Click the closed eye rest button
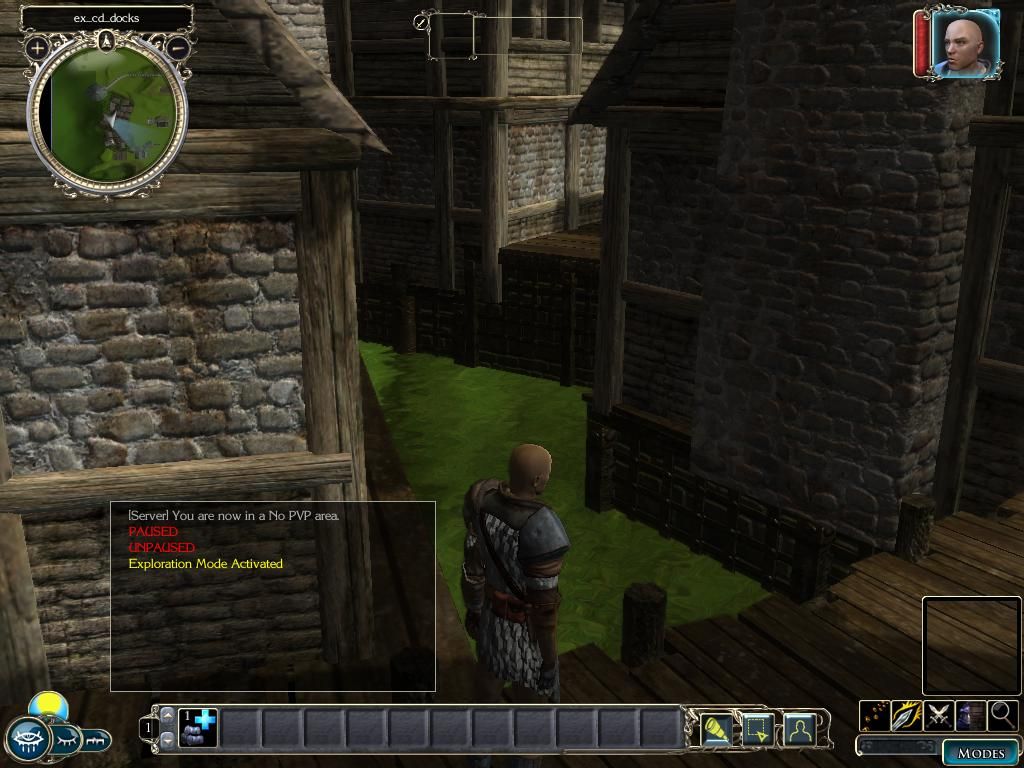The image size is (1024, 768). [x=64, y=740]
